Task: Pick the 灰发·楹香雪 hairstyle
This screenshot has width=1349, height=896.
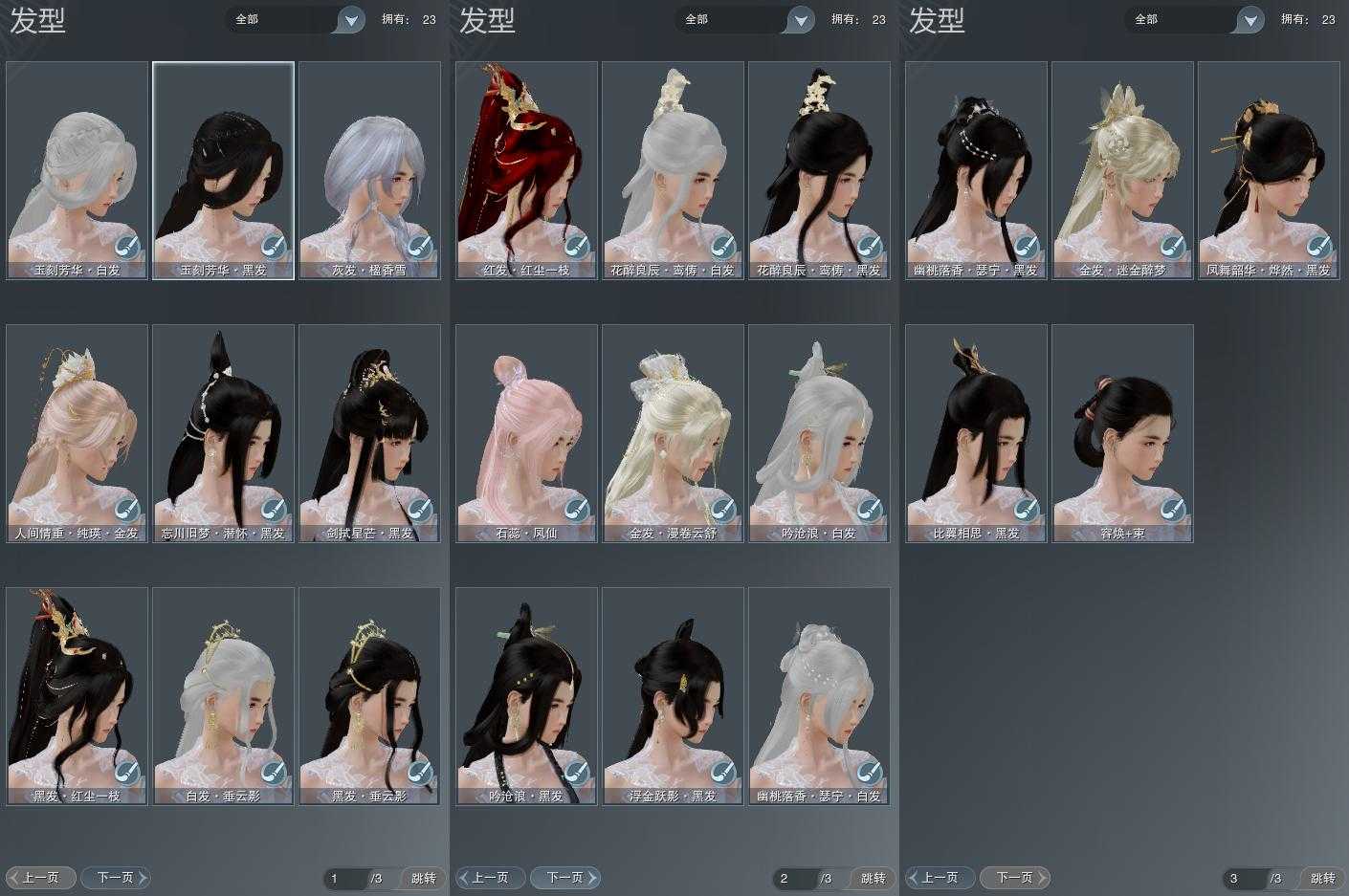Action: pyautogui.click(x=369, y=170)
